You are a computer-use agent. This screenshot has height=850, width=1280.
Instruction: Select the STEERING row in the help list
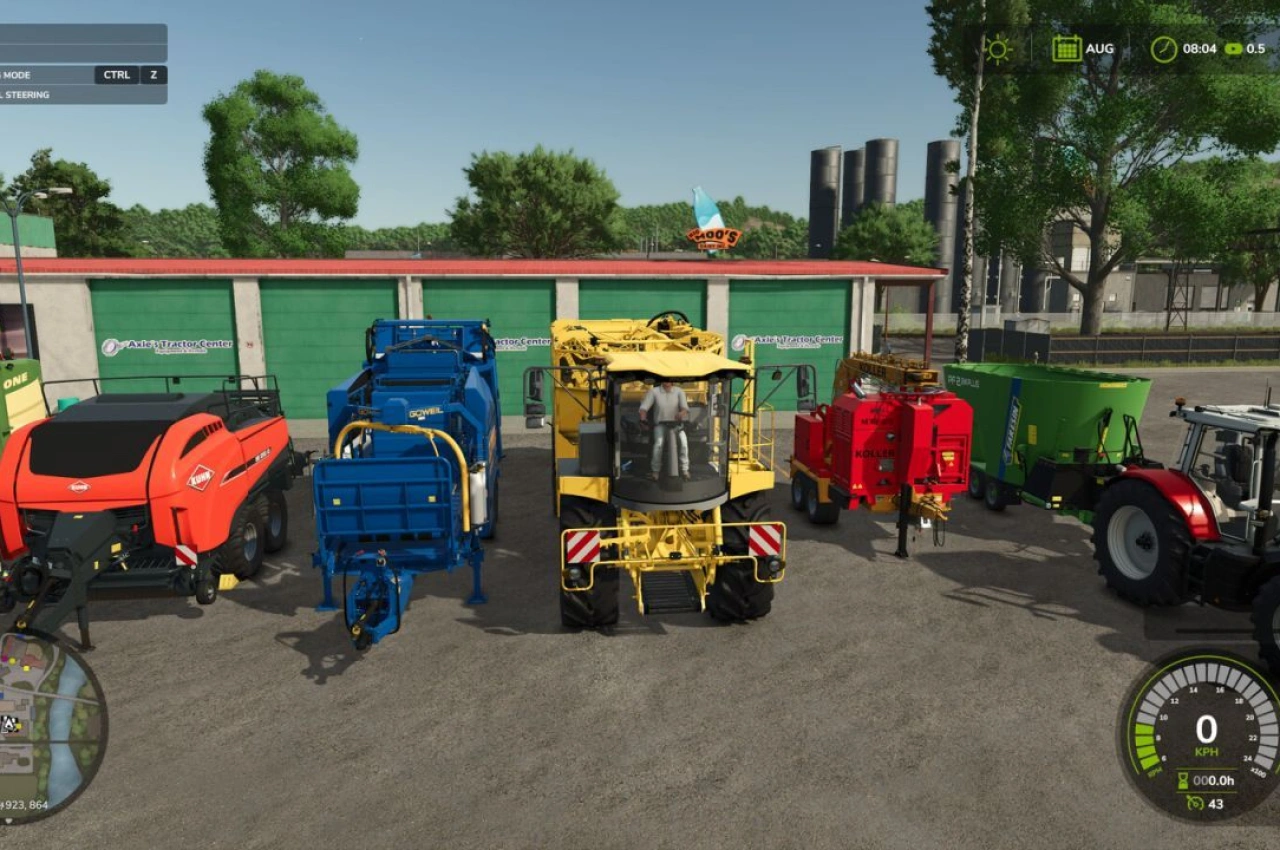[60, 94]
